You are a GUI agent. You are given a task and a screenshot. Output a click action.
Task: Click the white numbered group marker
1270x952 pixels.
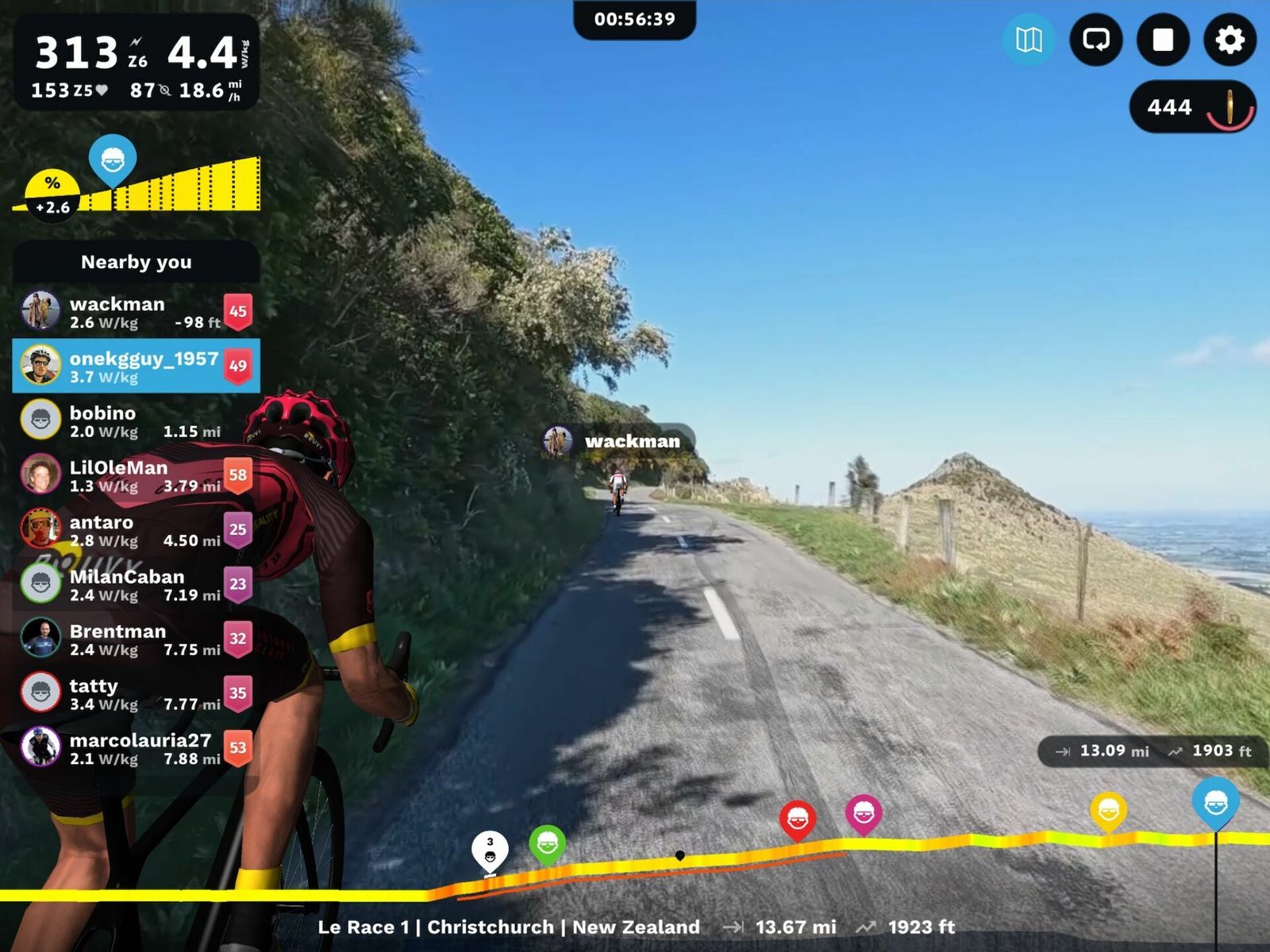(x=490, y=850)
